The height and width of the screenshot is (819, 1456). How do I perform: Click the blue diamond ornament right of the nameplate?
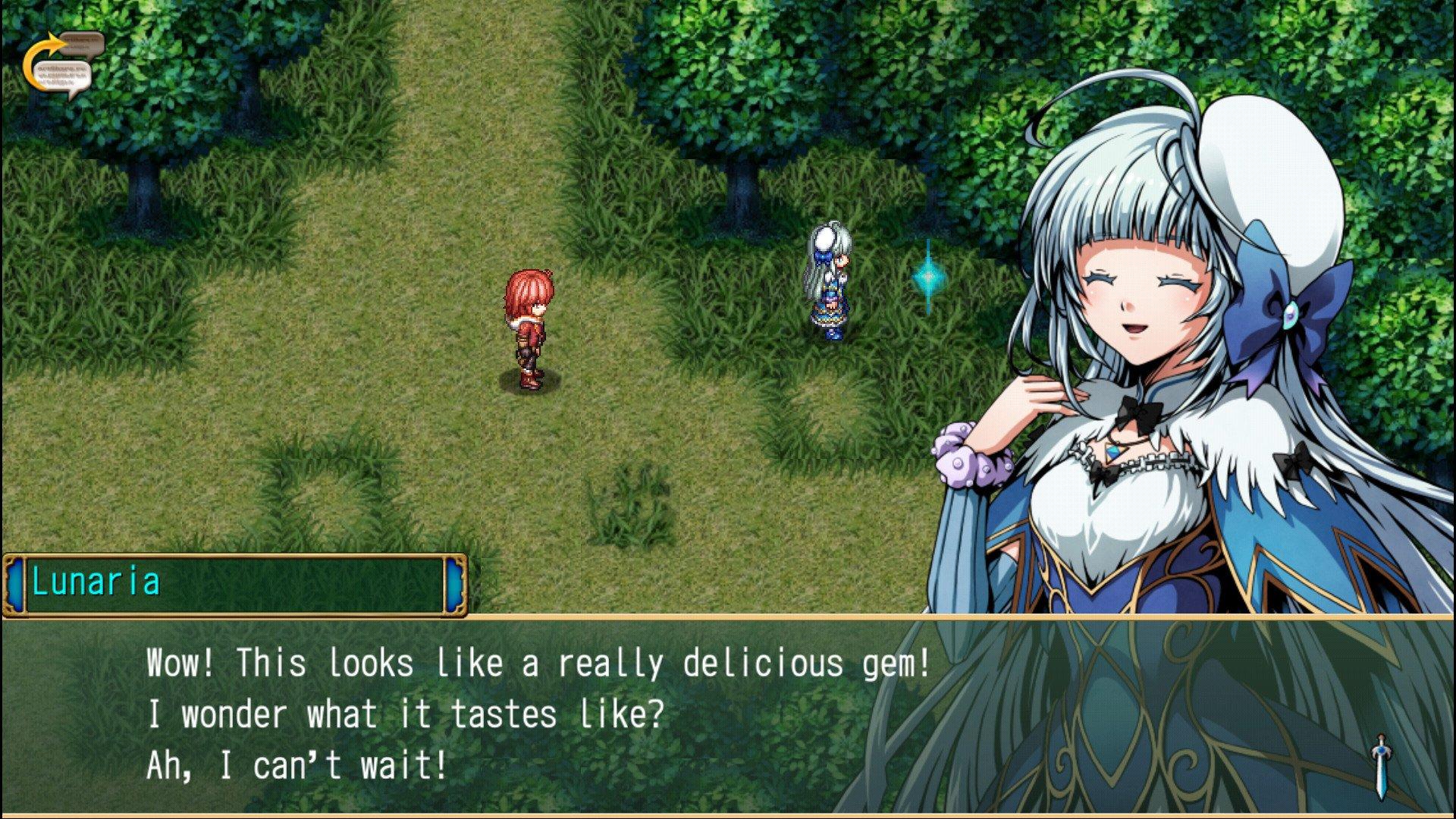(455, 582)
